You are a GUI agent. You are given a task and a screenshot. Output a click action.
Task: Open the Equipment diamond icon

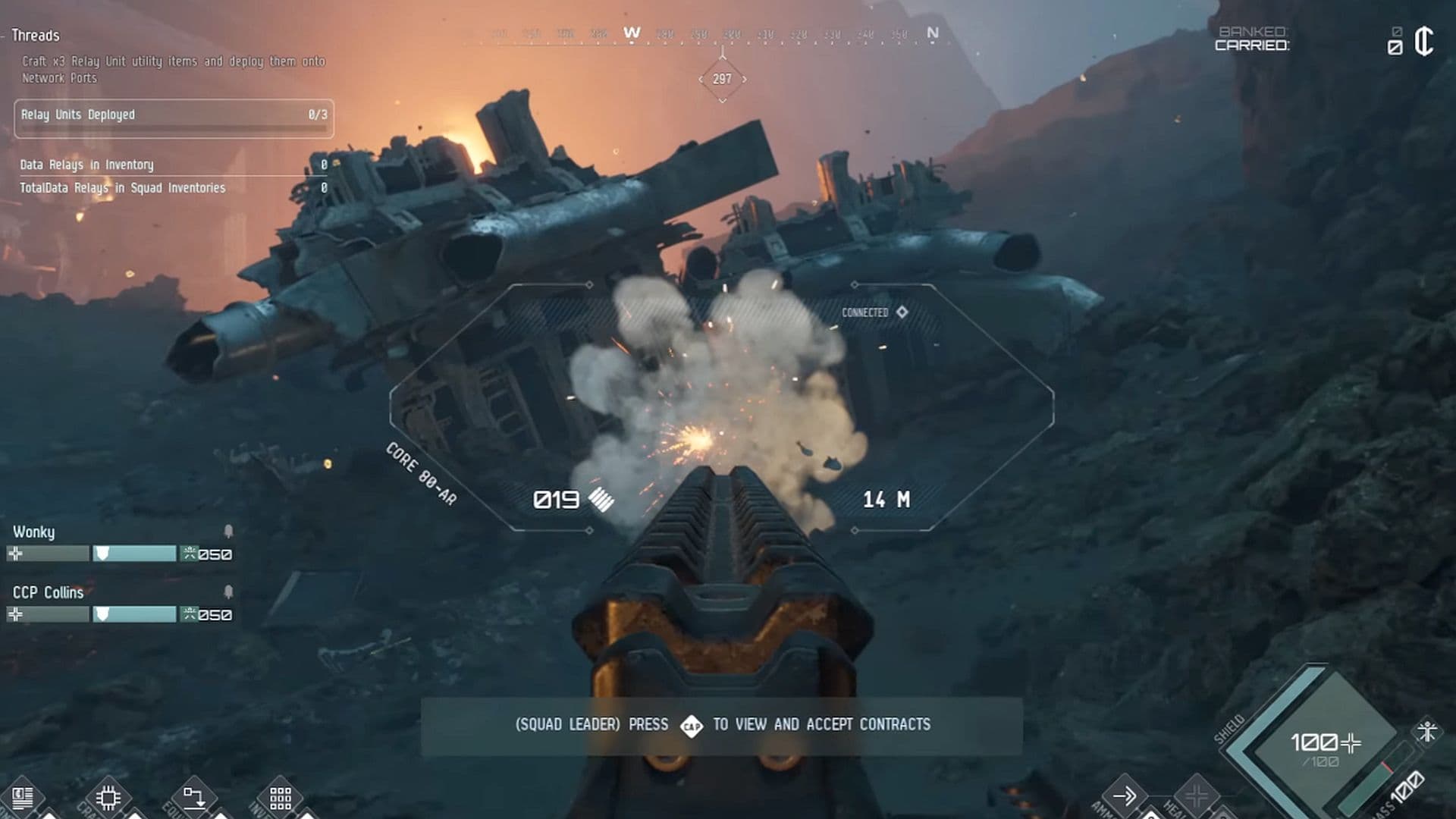[x=193, y=798]
